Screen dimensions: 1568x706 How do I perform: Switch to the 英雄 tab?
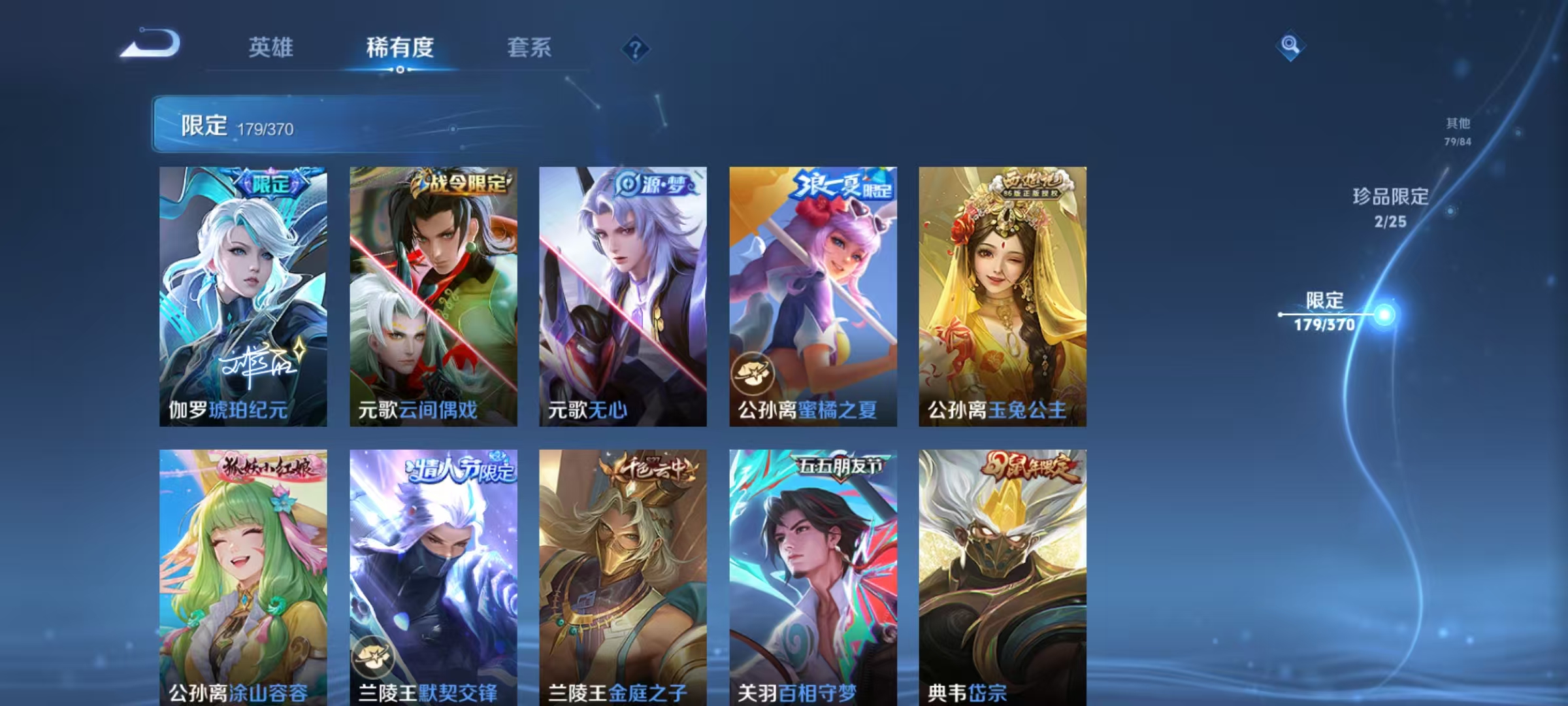tap(270, 47)
